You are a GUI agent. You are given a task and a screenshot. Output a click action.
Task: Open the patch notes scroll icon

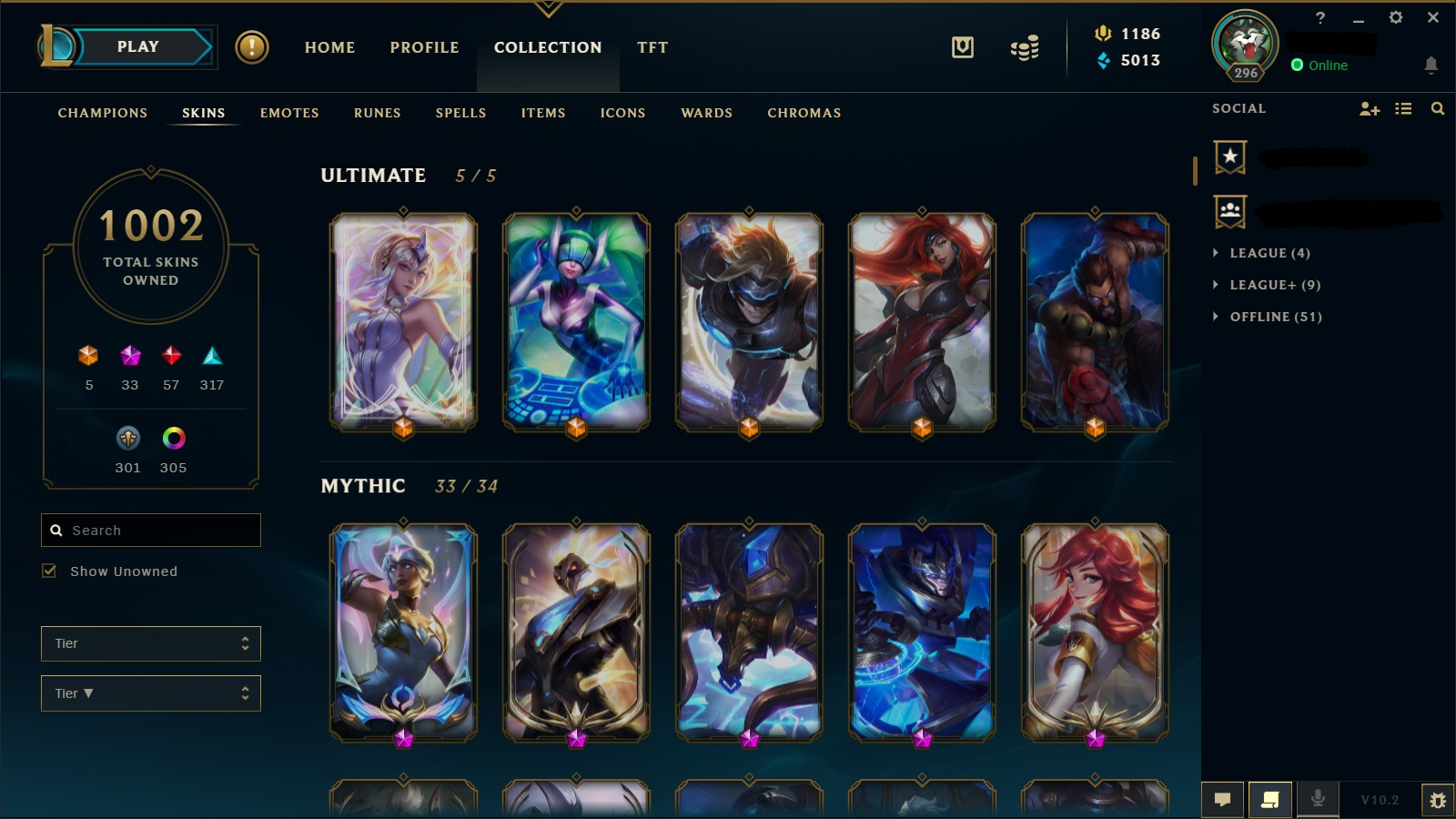[x=1269, y=799]
